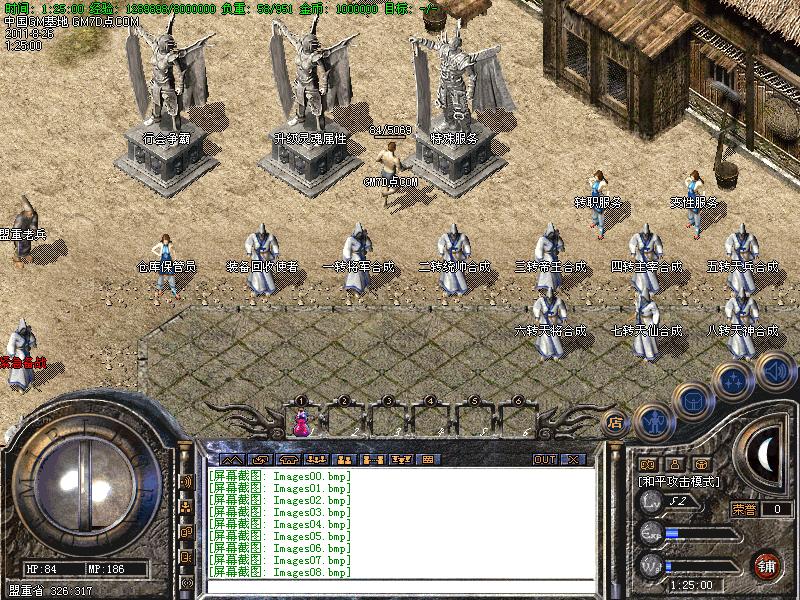Viewport: 800px width, 600px height.
Task: Close the chat panel with X button
Action: (x=573, y=459)
